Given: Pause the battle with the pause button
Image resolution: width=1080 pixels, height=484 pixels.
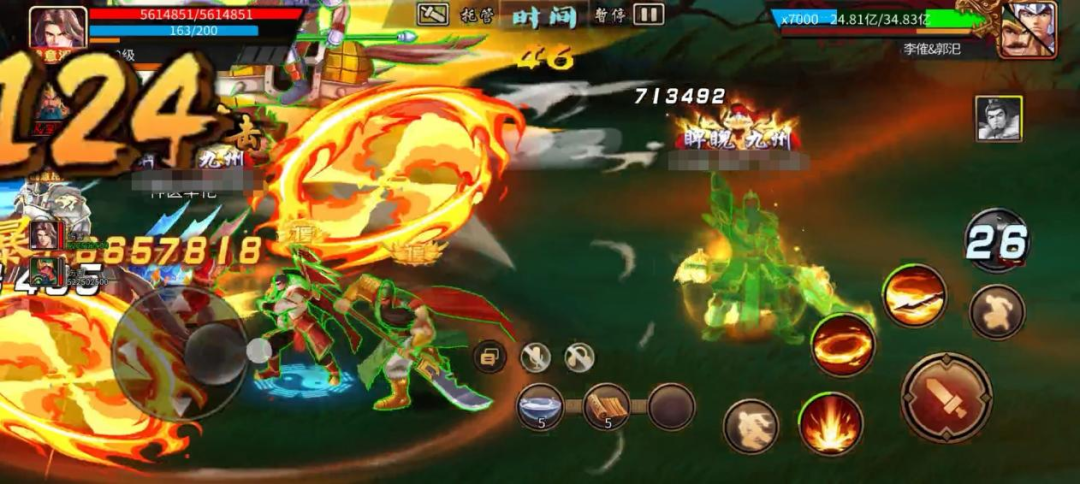Looking at the screenshot, I should coord(649,14).
